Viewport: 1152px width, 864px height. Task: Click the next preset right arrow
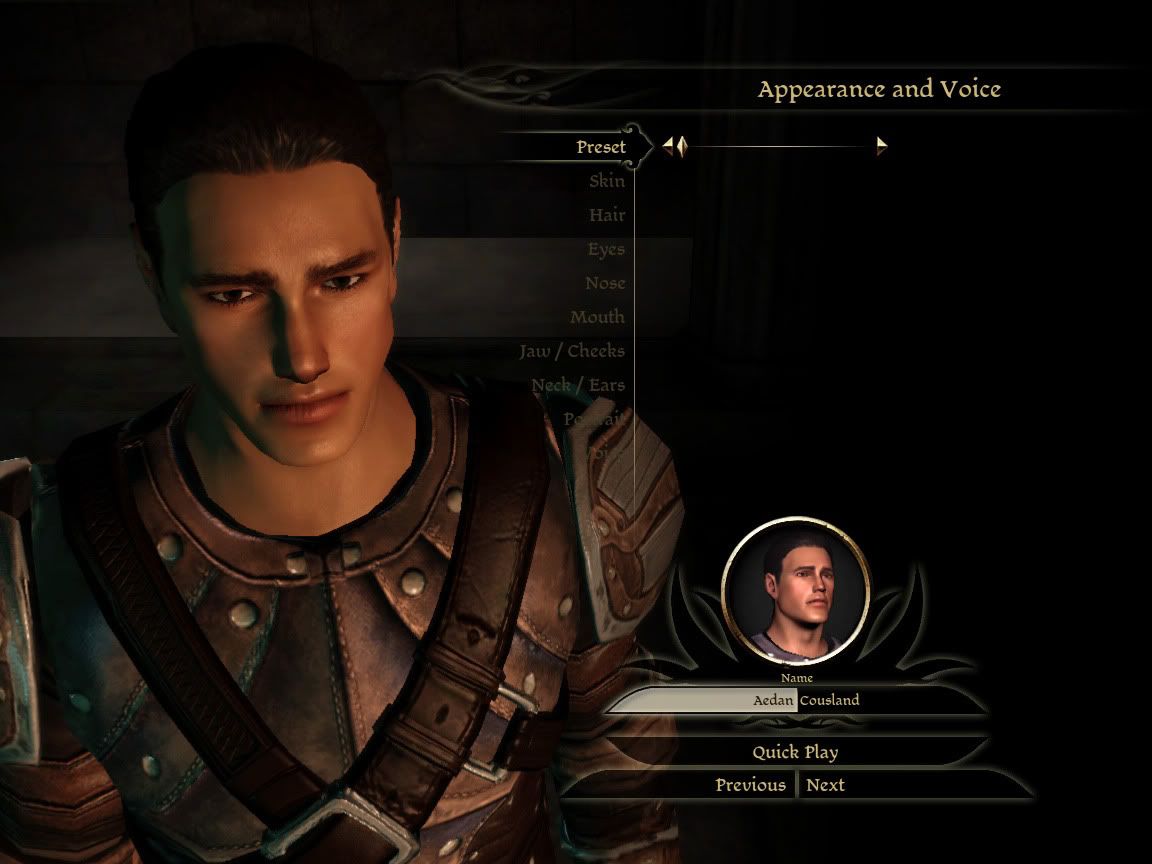pos(882,147)
